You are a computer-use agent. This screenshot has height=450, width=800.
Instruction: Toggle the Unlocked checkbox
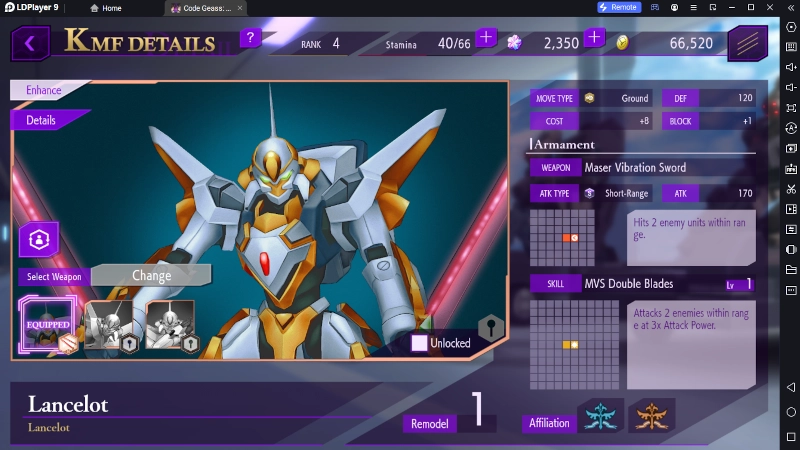pyautogui.click(x=420, y=343)
